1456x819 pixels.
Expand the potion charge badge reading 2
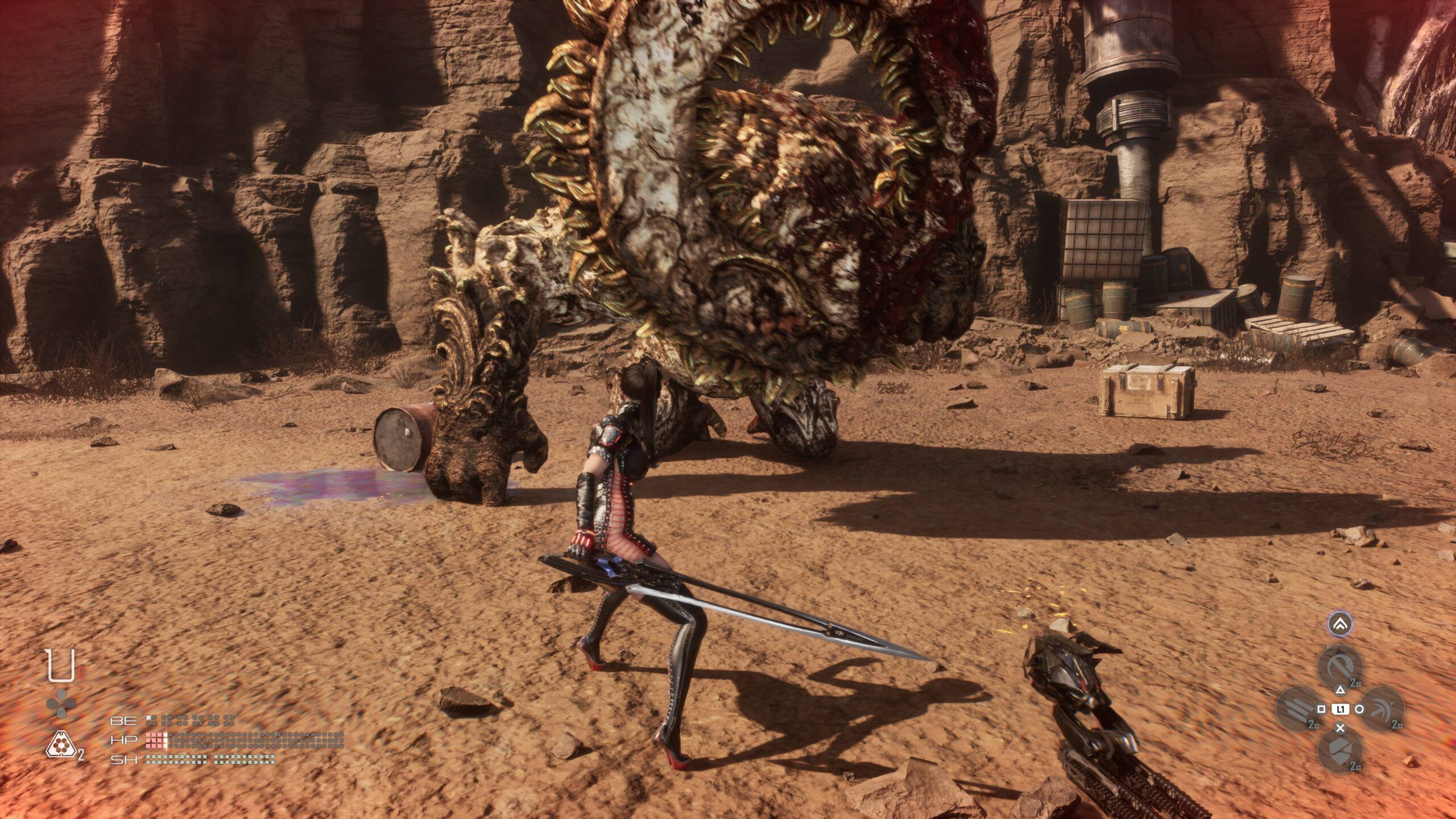(x=81, y=754)
